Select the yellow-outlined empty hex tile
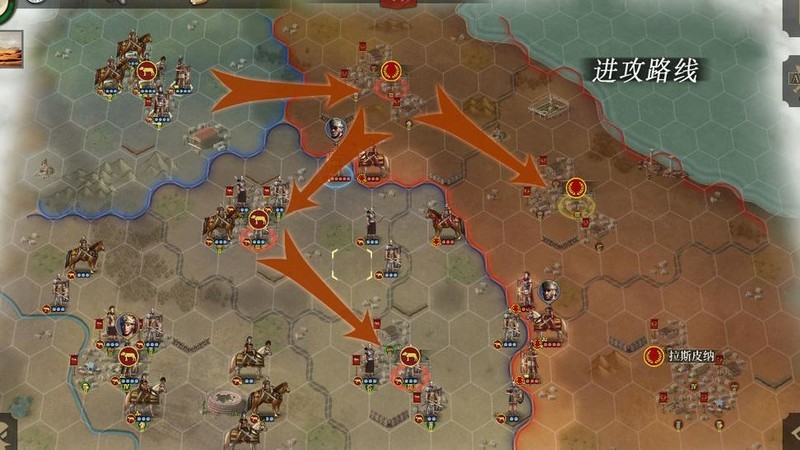The width and height of the screenshot is (800, 450). (352, 265)
